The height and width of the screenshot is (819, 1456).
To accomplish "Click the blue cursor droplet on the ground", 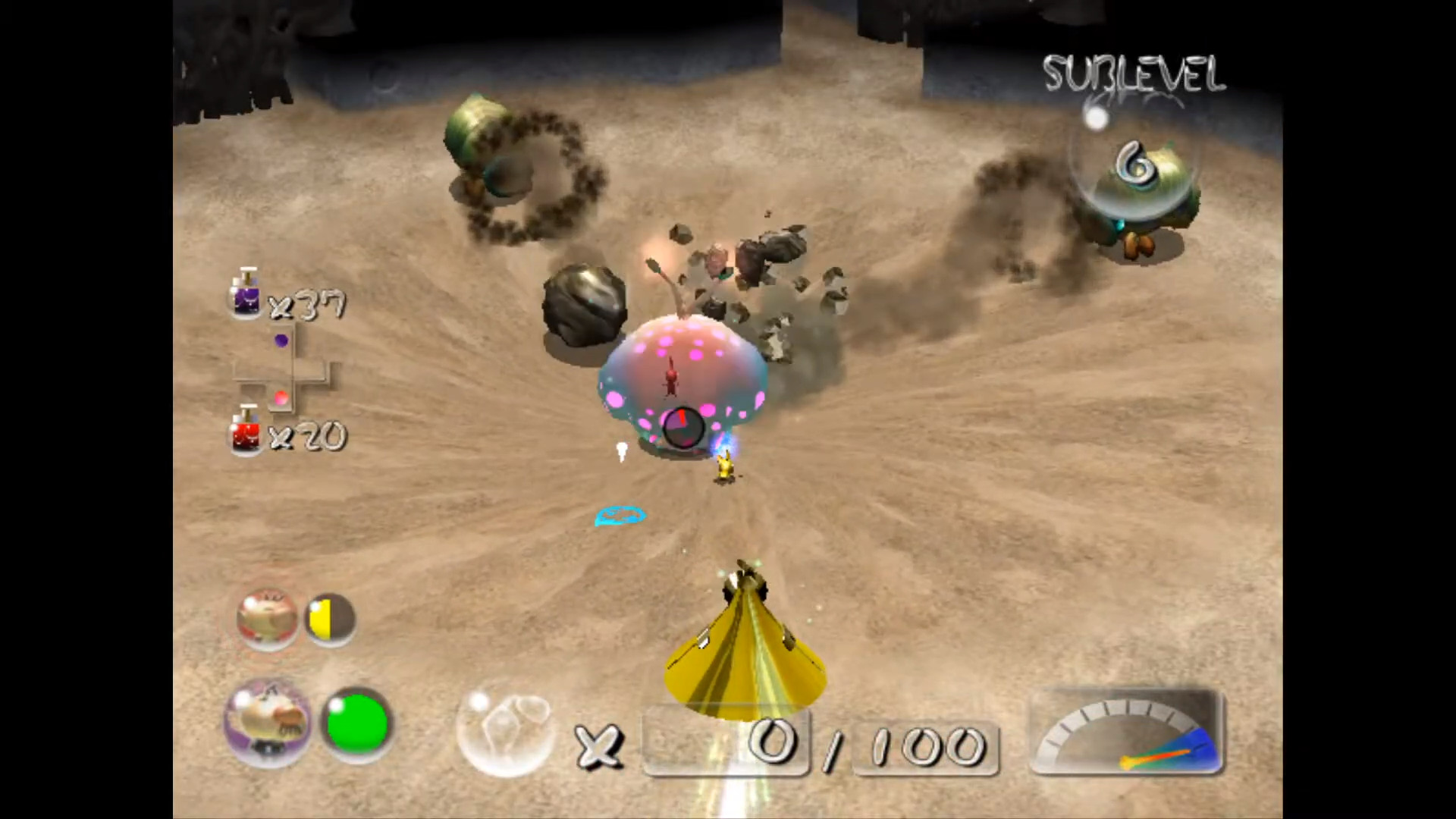I will [621, 515].
